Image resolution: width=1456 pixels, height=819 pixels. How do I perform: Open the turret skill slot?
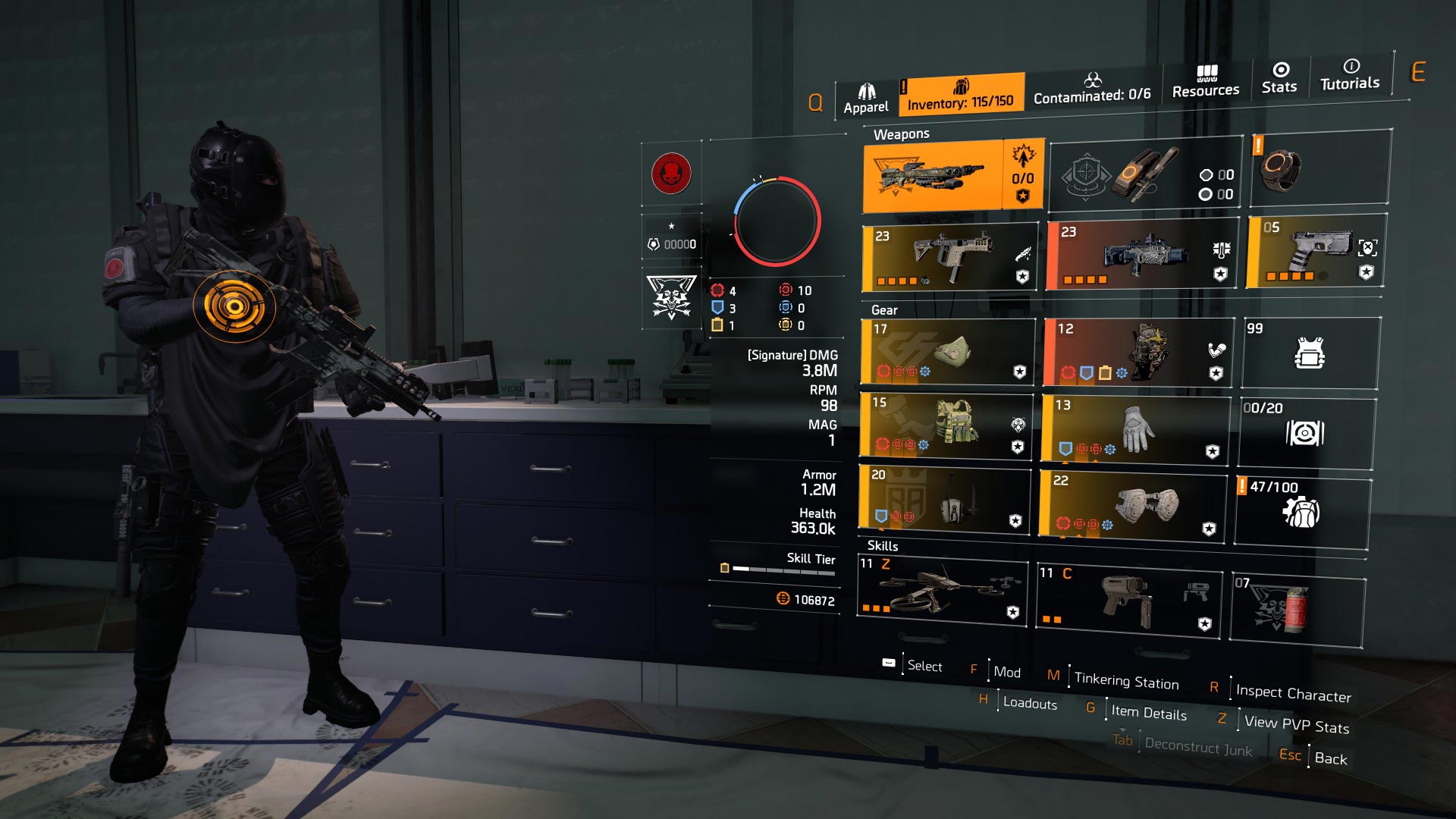(1128, 601)
